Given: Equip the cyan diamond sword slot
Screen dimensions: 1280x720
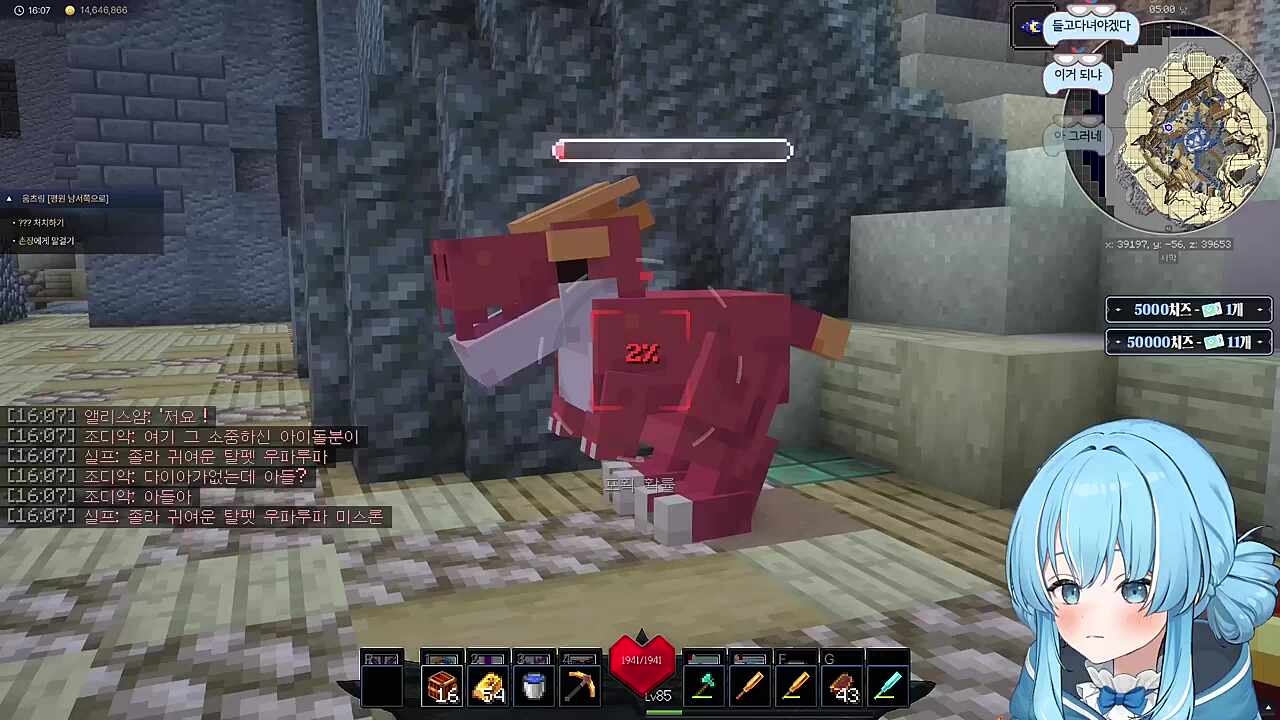Looking at the screenshot, I should click(x=888, y=687).
